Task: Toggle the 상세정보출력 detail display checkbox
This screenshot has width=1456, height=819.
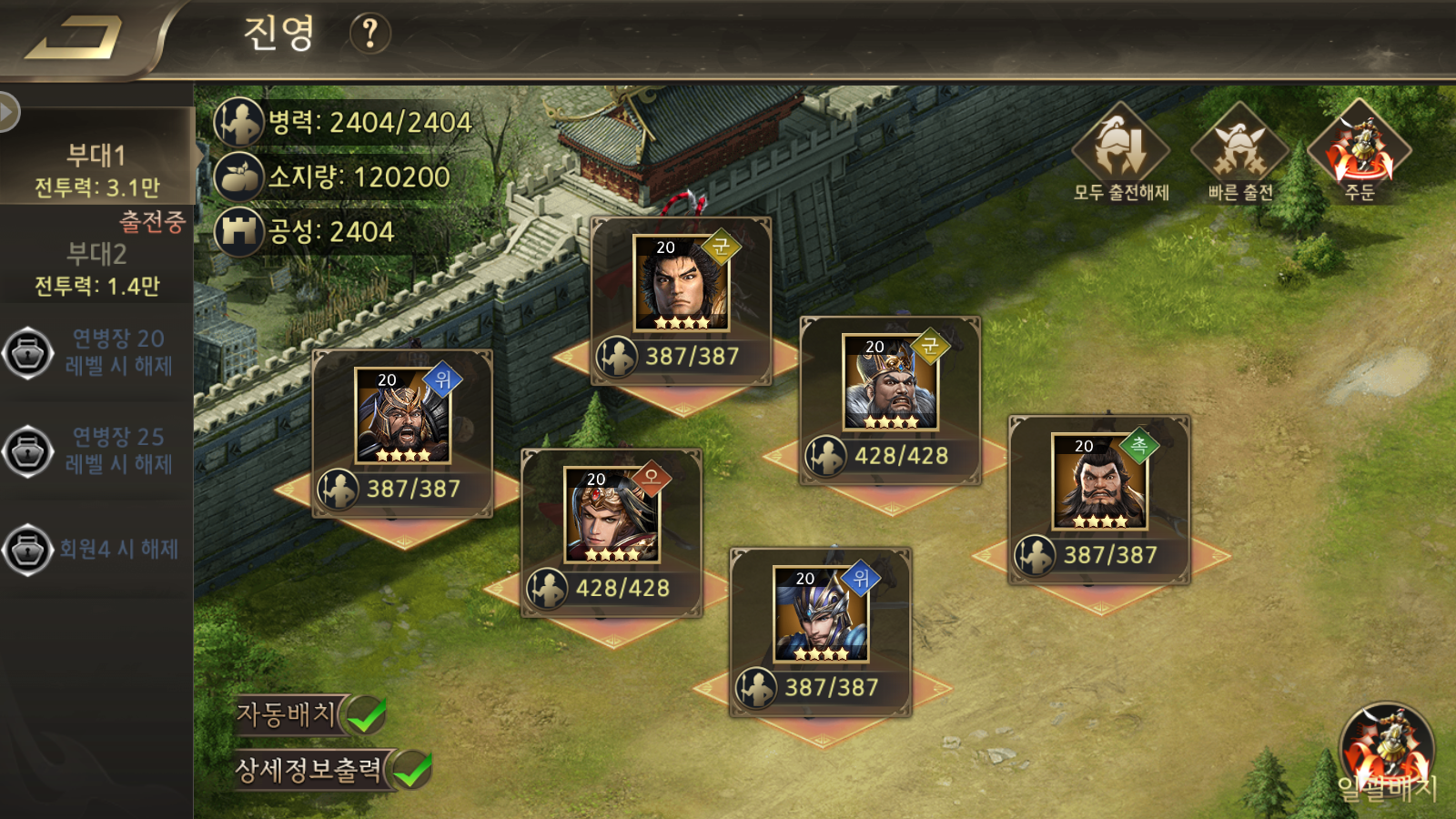Action: [x=413, y=770]
